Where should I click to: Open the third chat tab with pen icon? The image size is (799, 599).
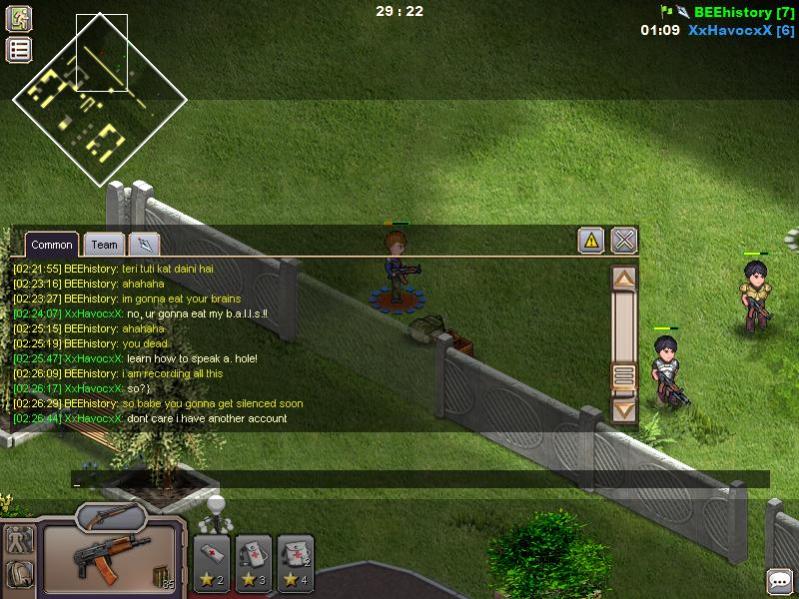(x=144, y=244)
